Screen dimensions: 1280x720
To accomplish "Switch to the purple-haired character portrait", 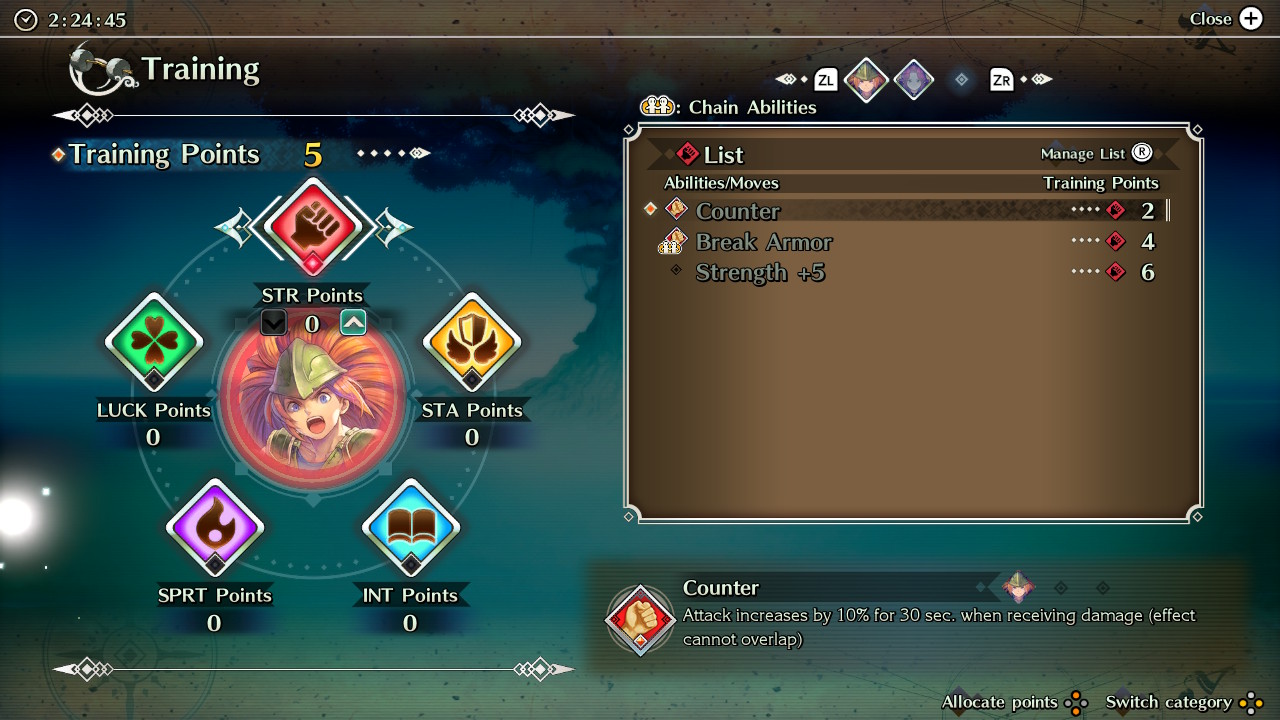I will coord(913,80).
